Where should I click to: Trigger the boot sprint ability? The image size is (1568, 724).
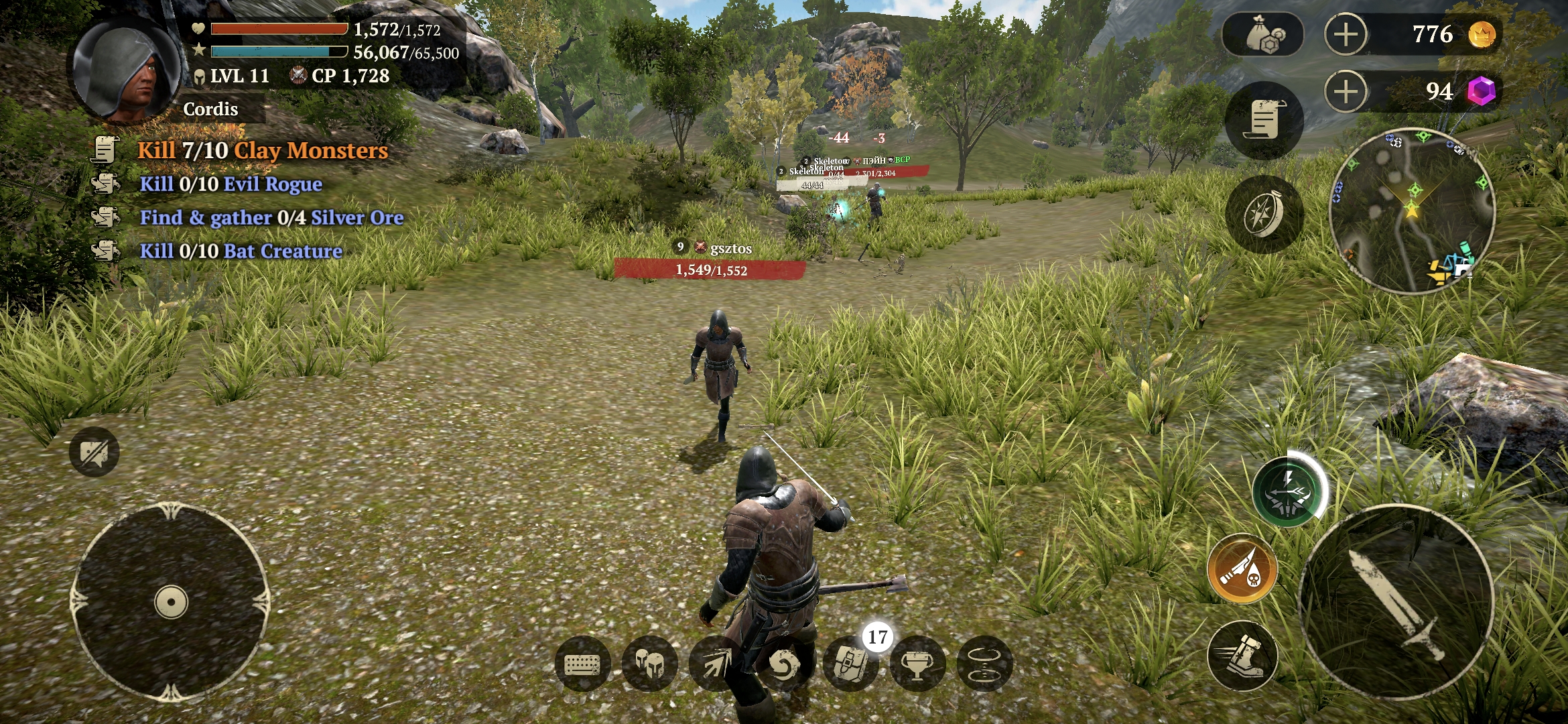click(x=1242, y=656)
